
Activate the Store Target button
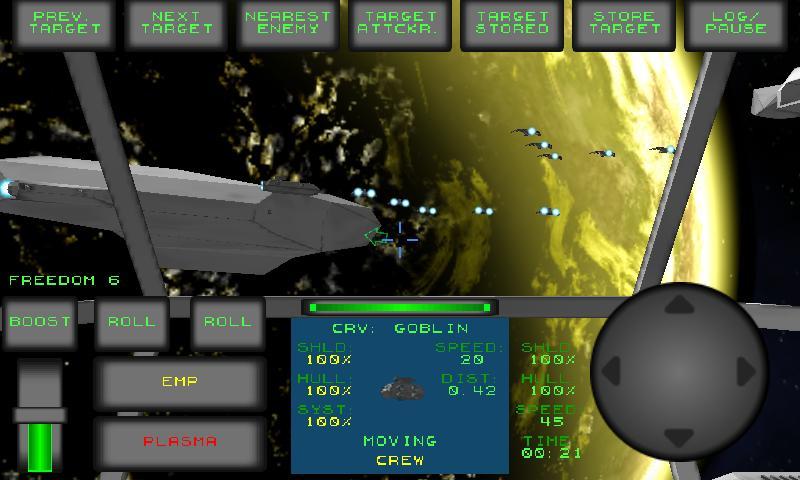pos(624,24)
